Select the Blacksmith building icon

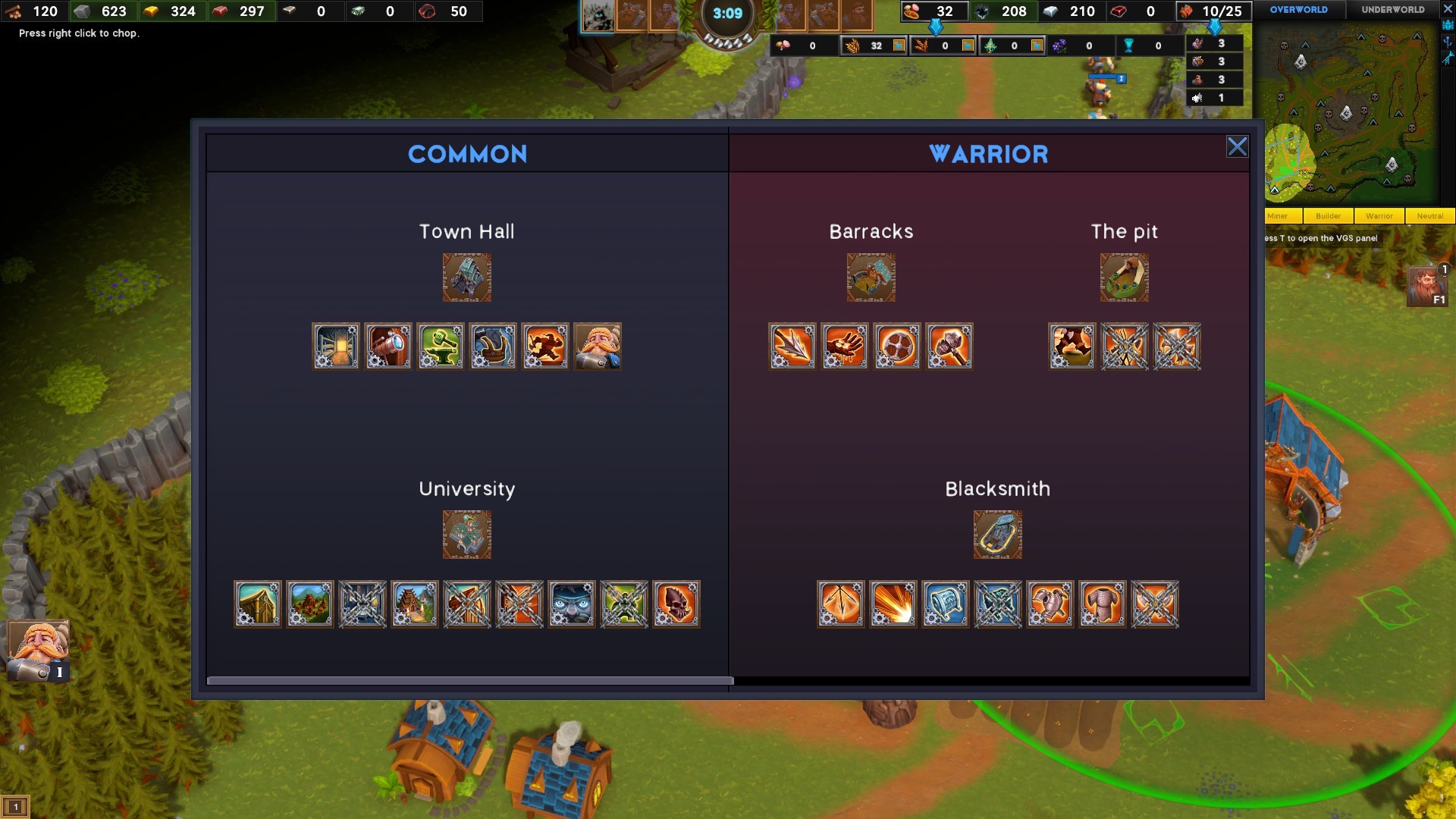(x=998, y=534)
